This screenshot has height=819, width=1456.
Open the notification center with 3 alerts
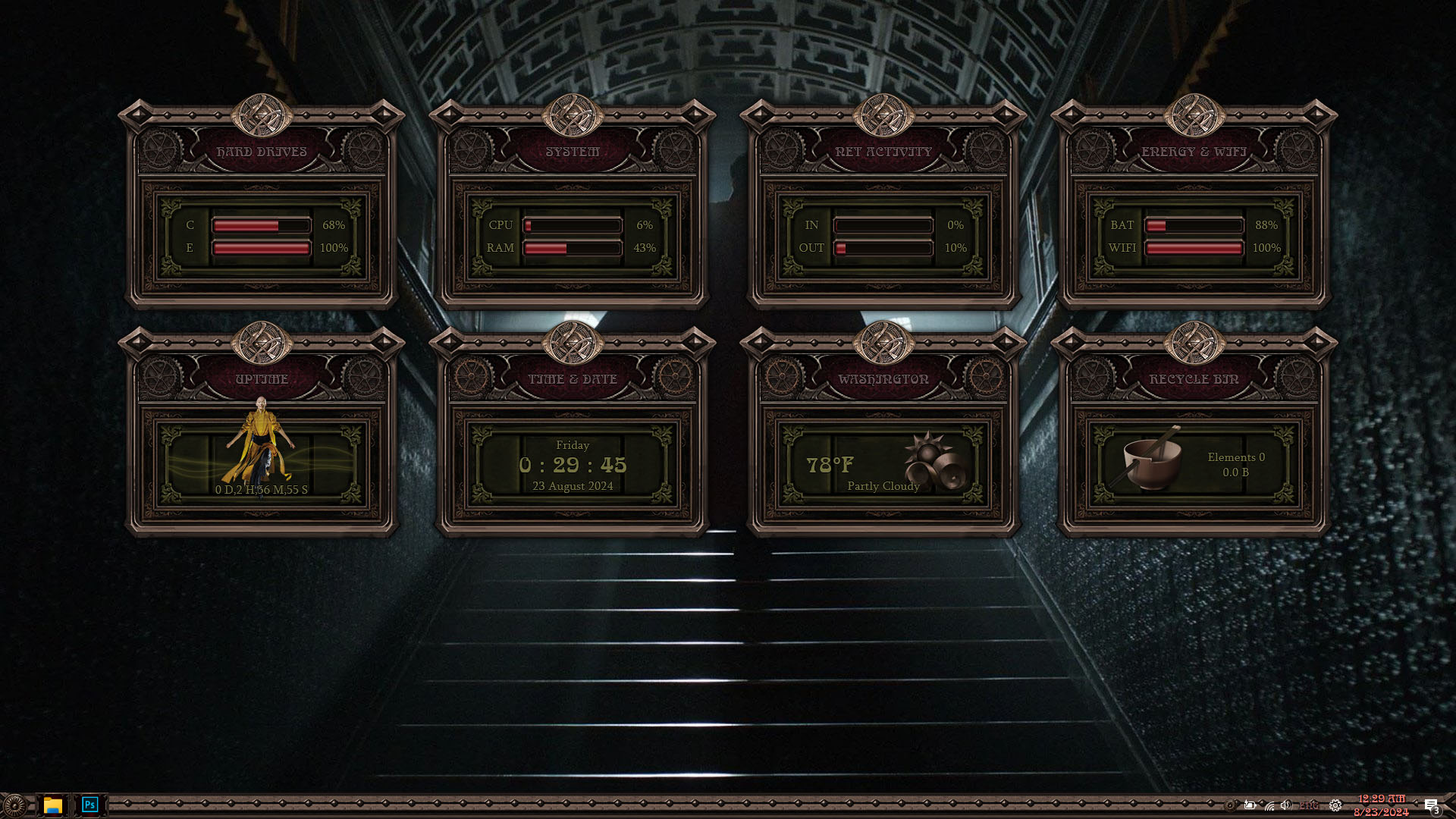(1431, 806)
